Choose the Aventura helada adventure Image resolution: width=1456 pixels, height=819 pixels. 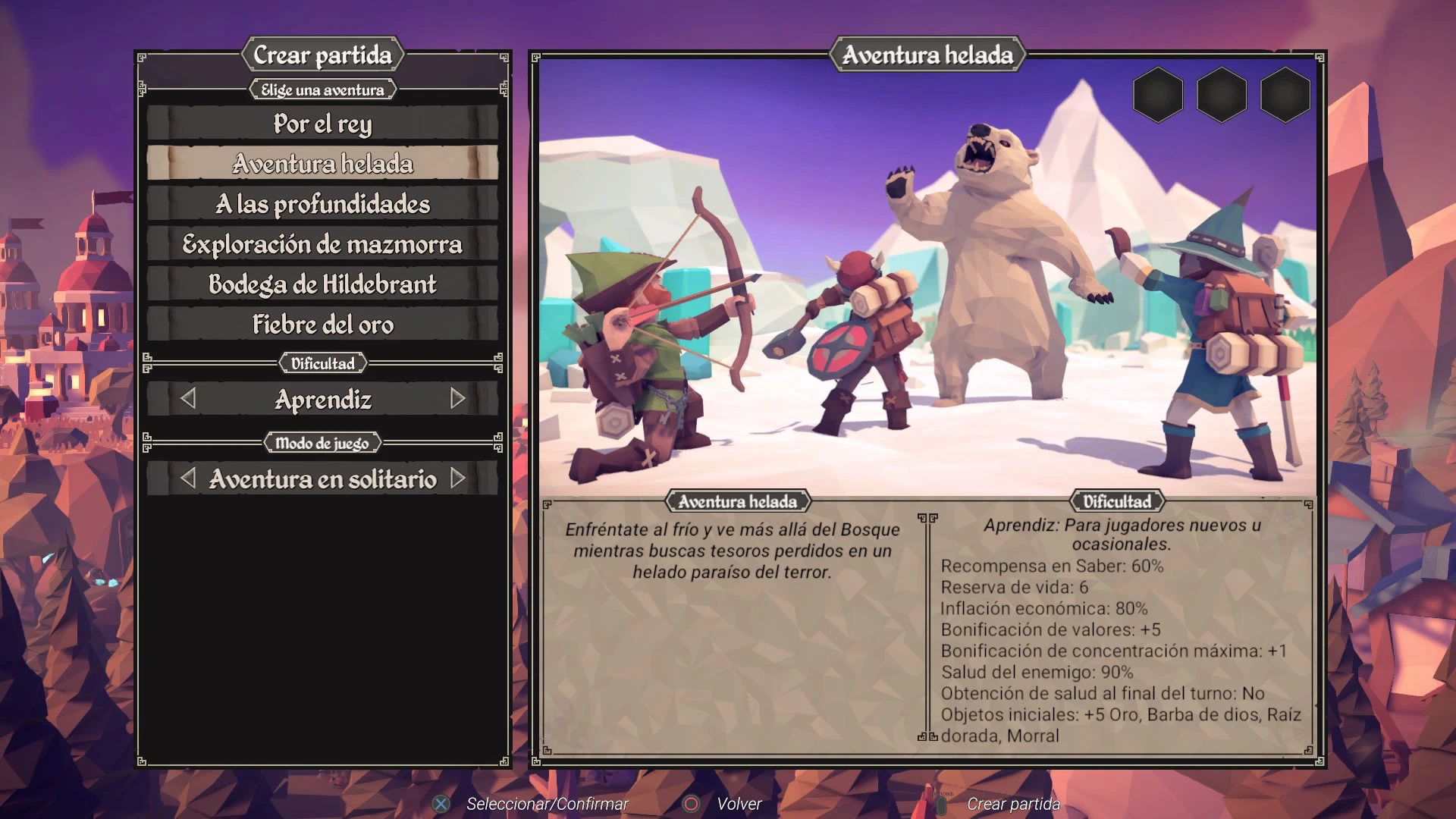[x=322, y=163]
